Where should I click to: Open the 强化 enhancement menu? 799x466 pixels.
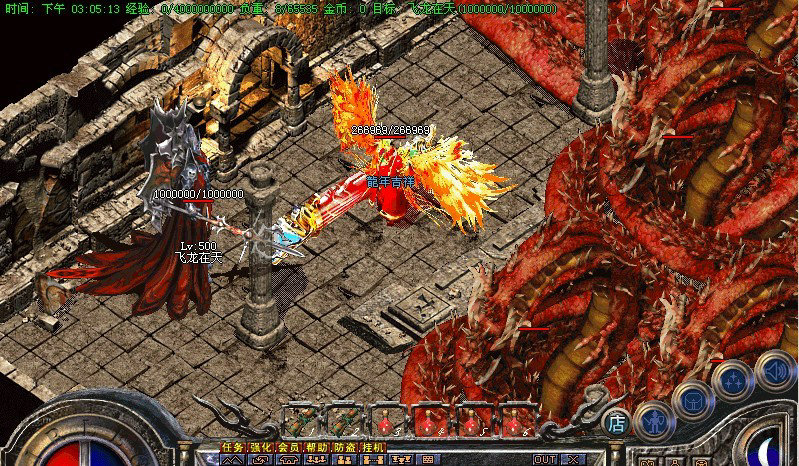(x=260, y=447)
